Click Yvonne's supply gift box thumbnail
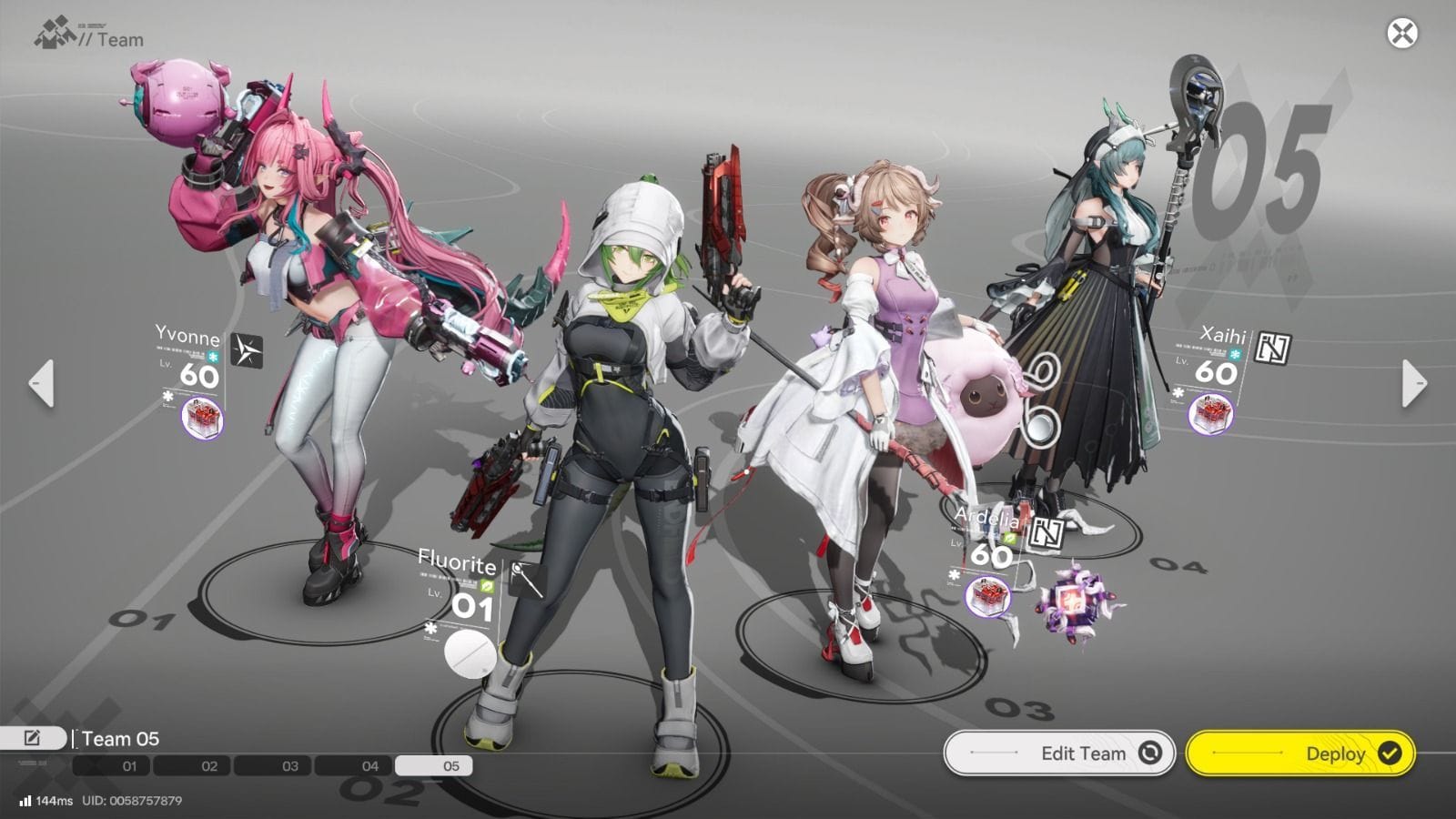 (x=203, y=419)
